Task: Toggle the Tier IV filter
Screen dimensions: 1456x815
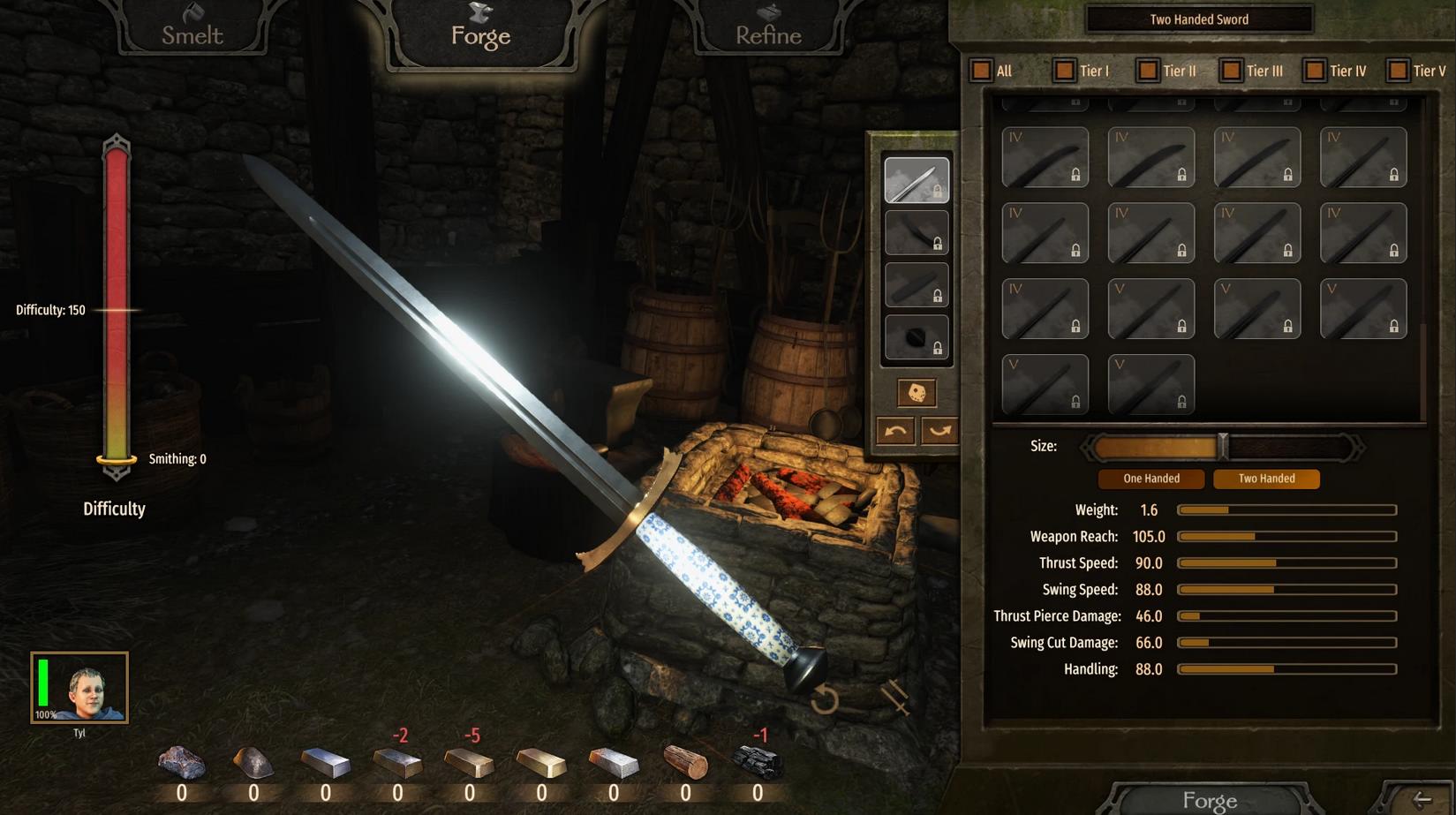Action: [x=1314, y=71]
